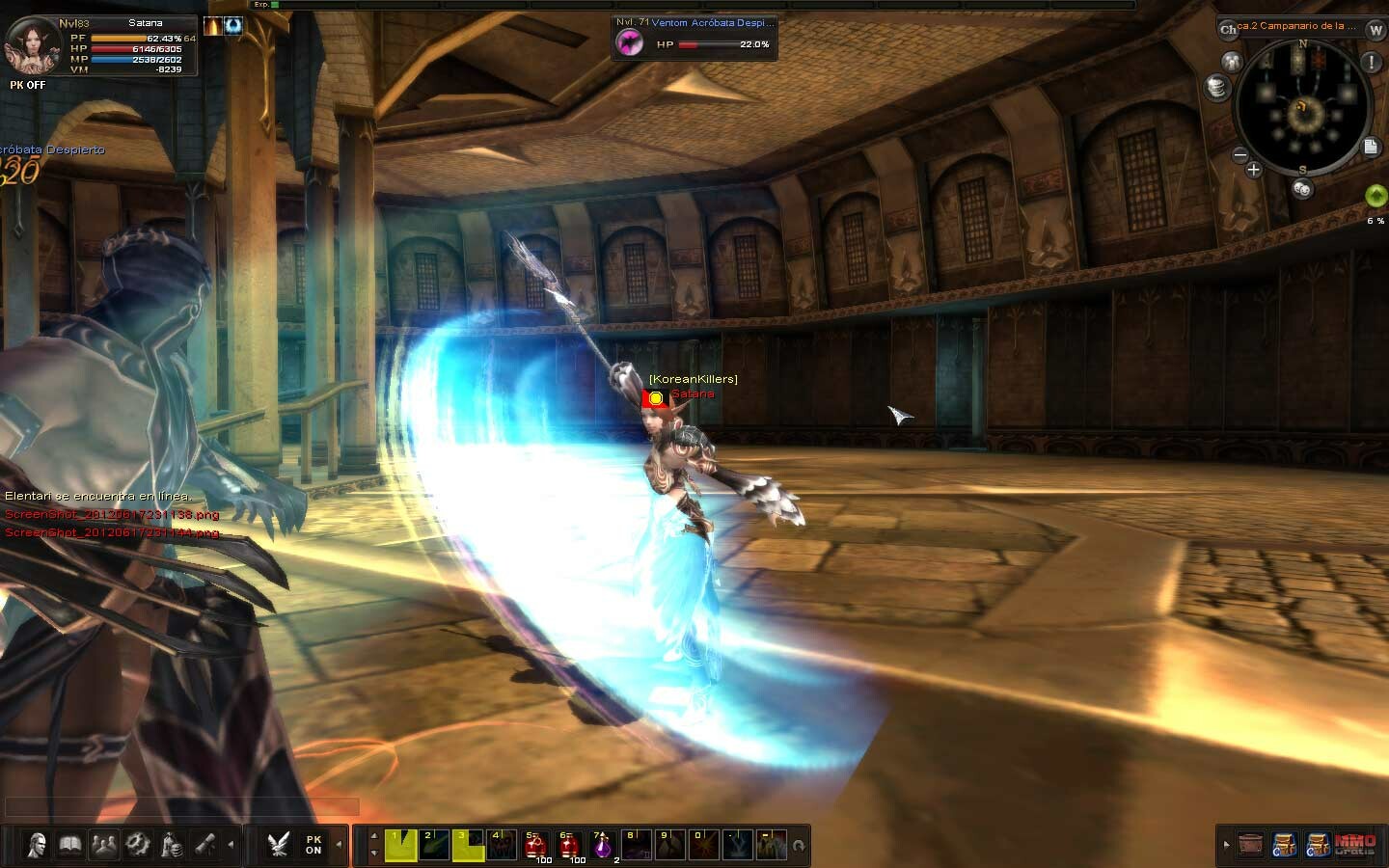
Task: Click the winged bird icon beside PK
Action: [279, 845]
